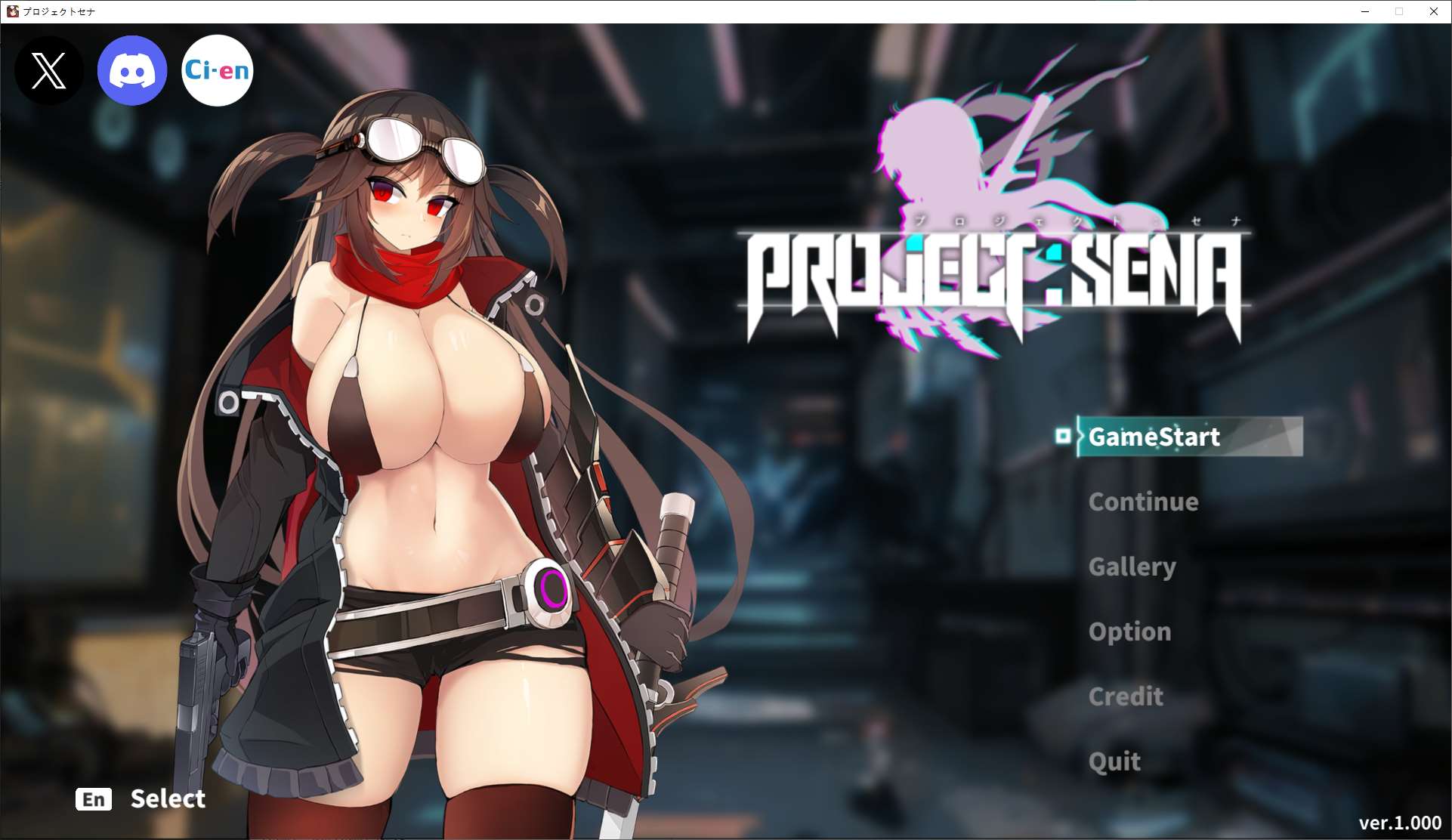The image size is (1452, 840).
Task: Open the X (Twitter) social link
Action: 48,70
